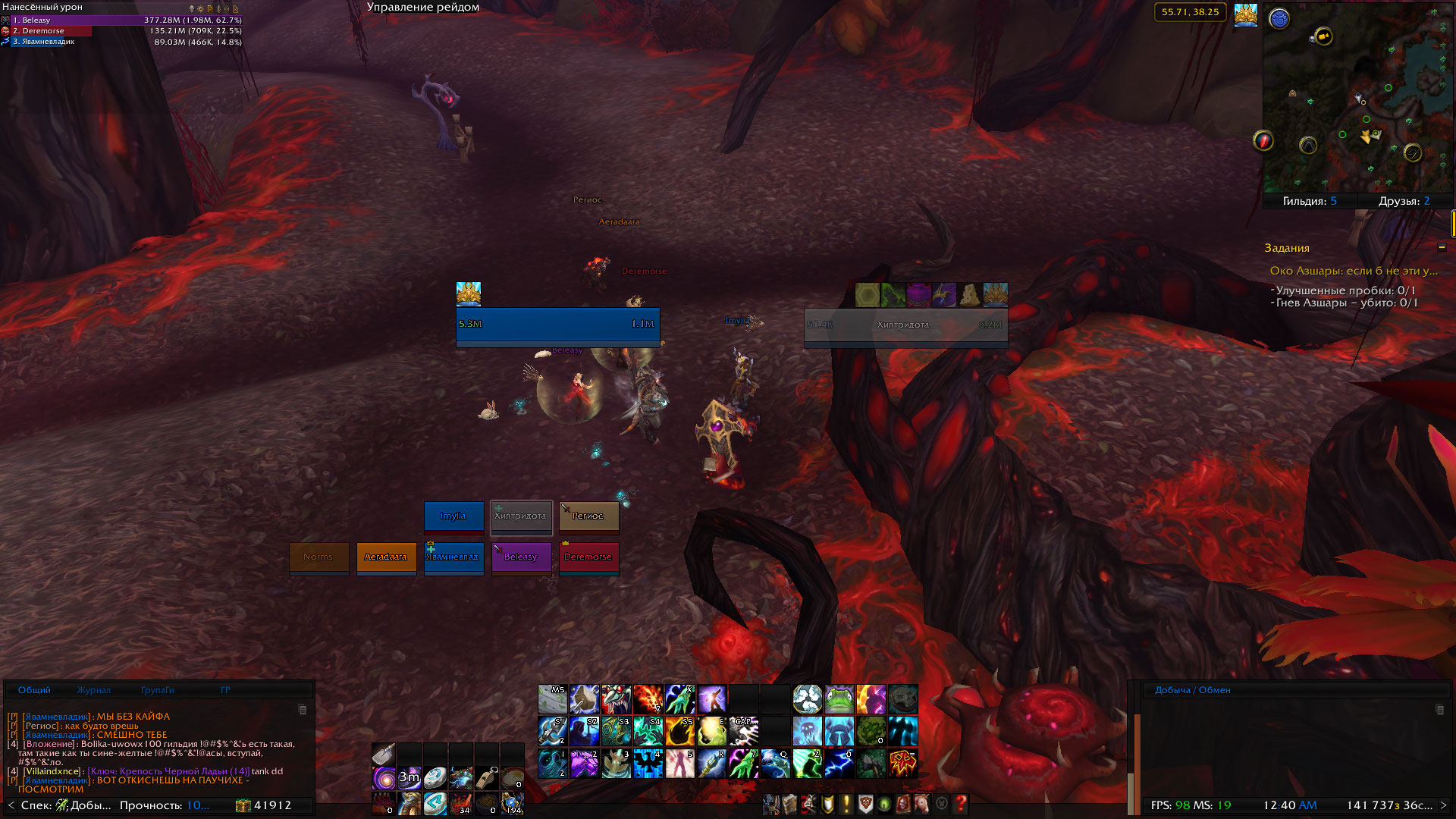Click the Beleasy purple party frame
The image size is (1456, 819).
pos(521,557)
